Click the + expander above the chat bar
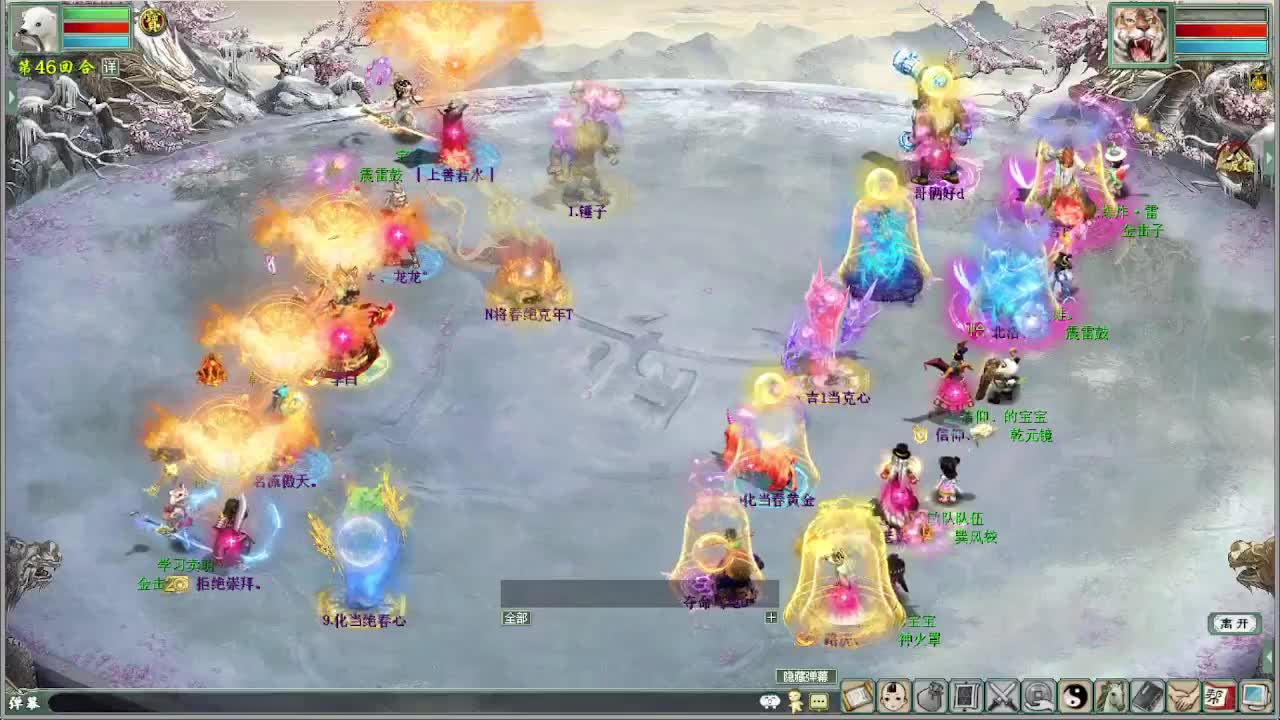1280x720 pixels. [770, 617]
